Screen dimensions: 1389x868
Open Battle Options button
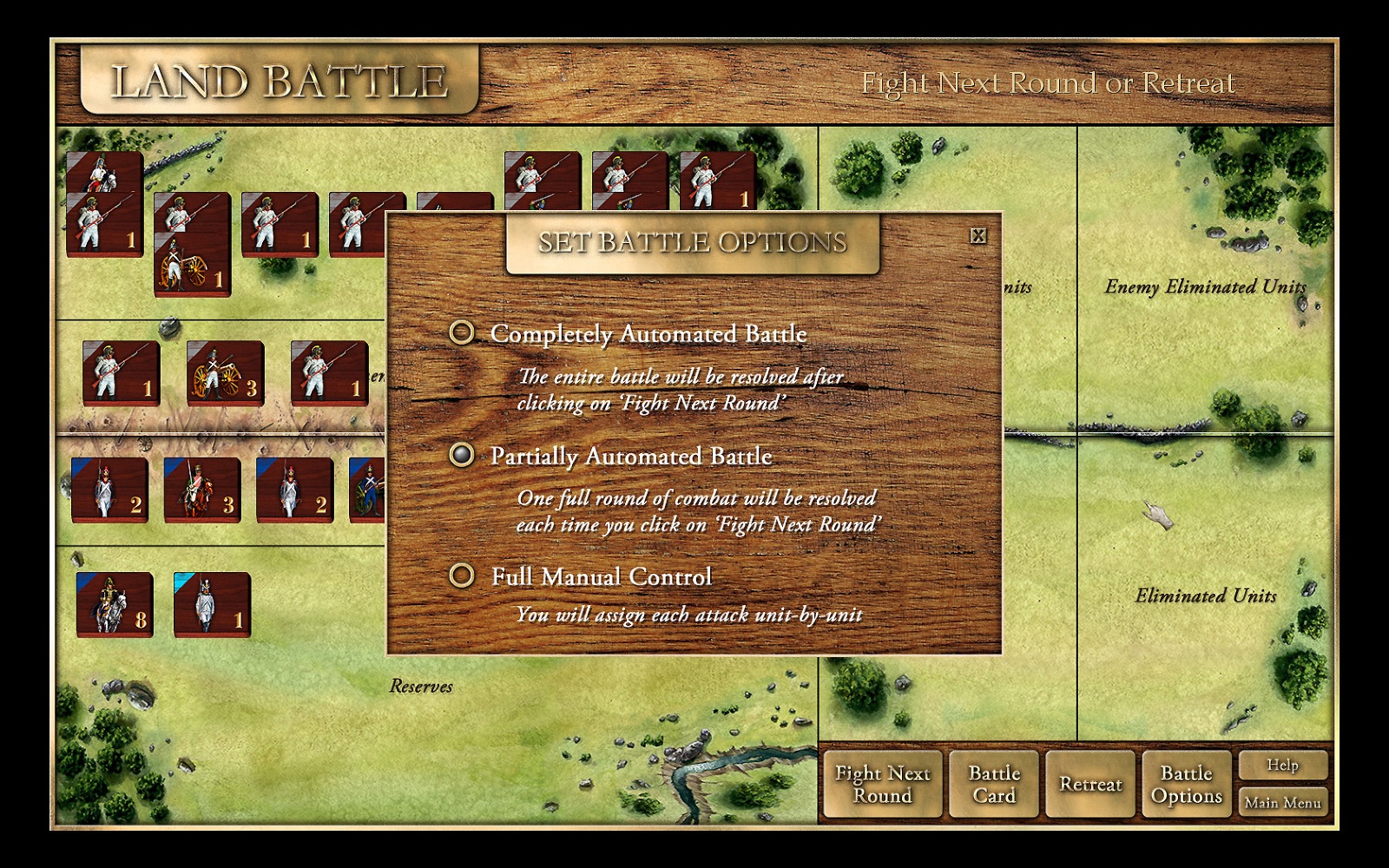1187,785
